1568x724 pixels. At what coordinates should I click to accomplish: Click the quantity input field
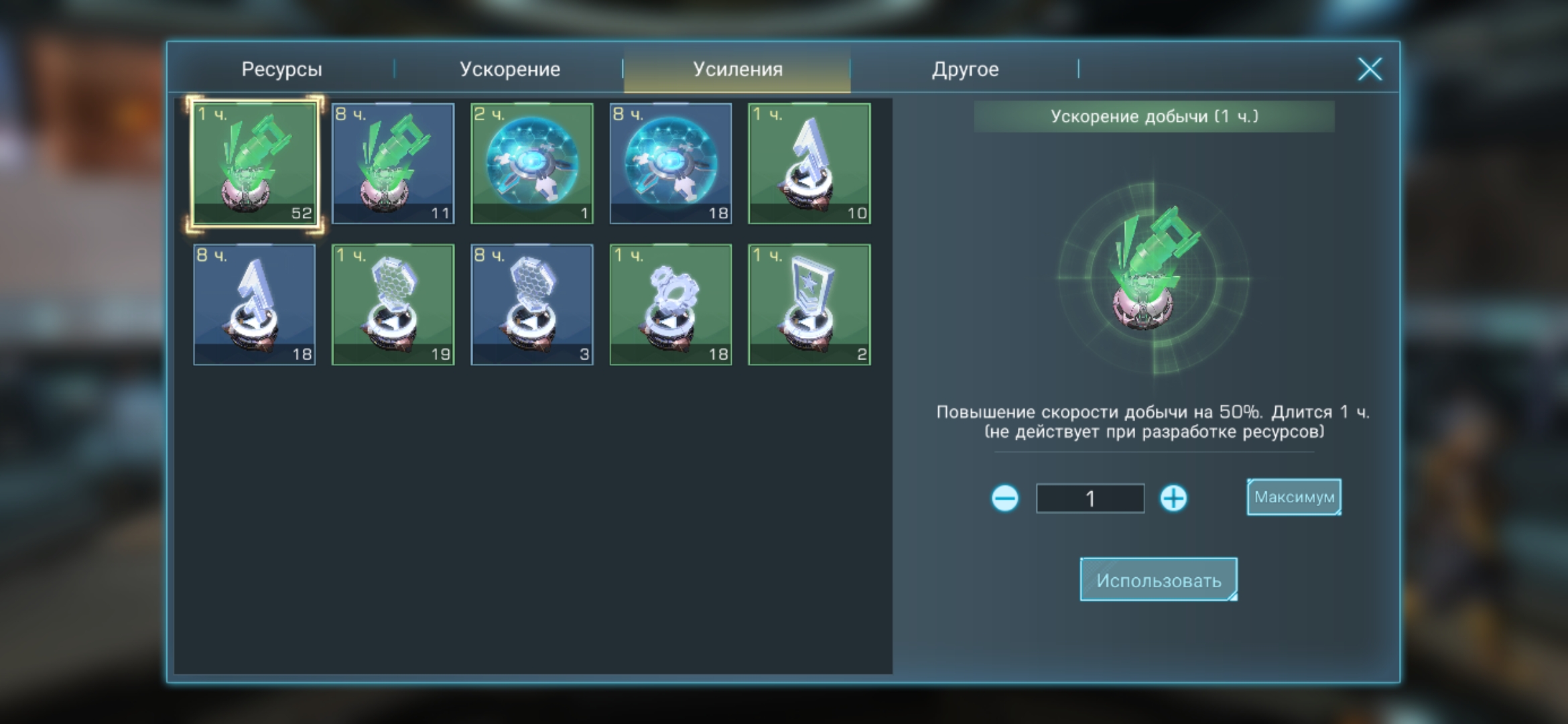pyautogui.click(x=1090, y=498)
